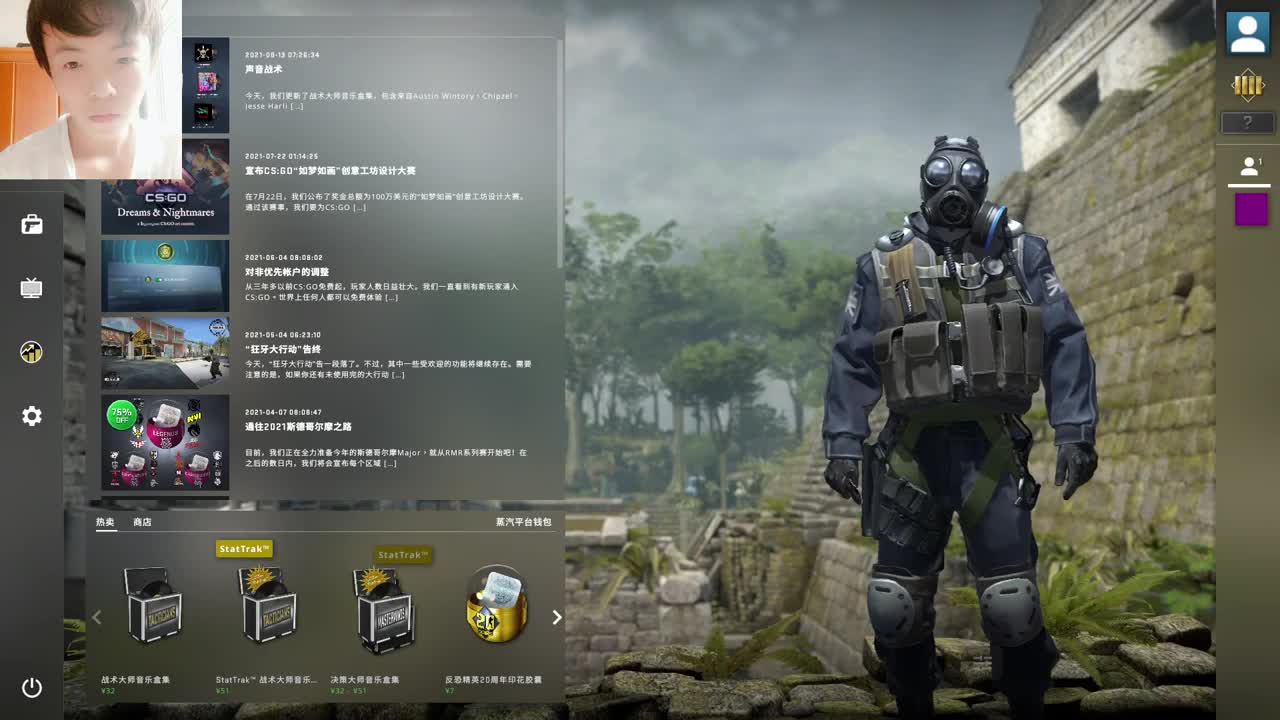
Task: Select the gold stats medal icon in sidebar
Action: (x=32, y=352)
